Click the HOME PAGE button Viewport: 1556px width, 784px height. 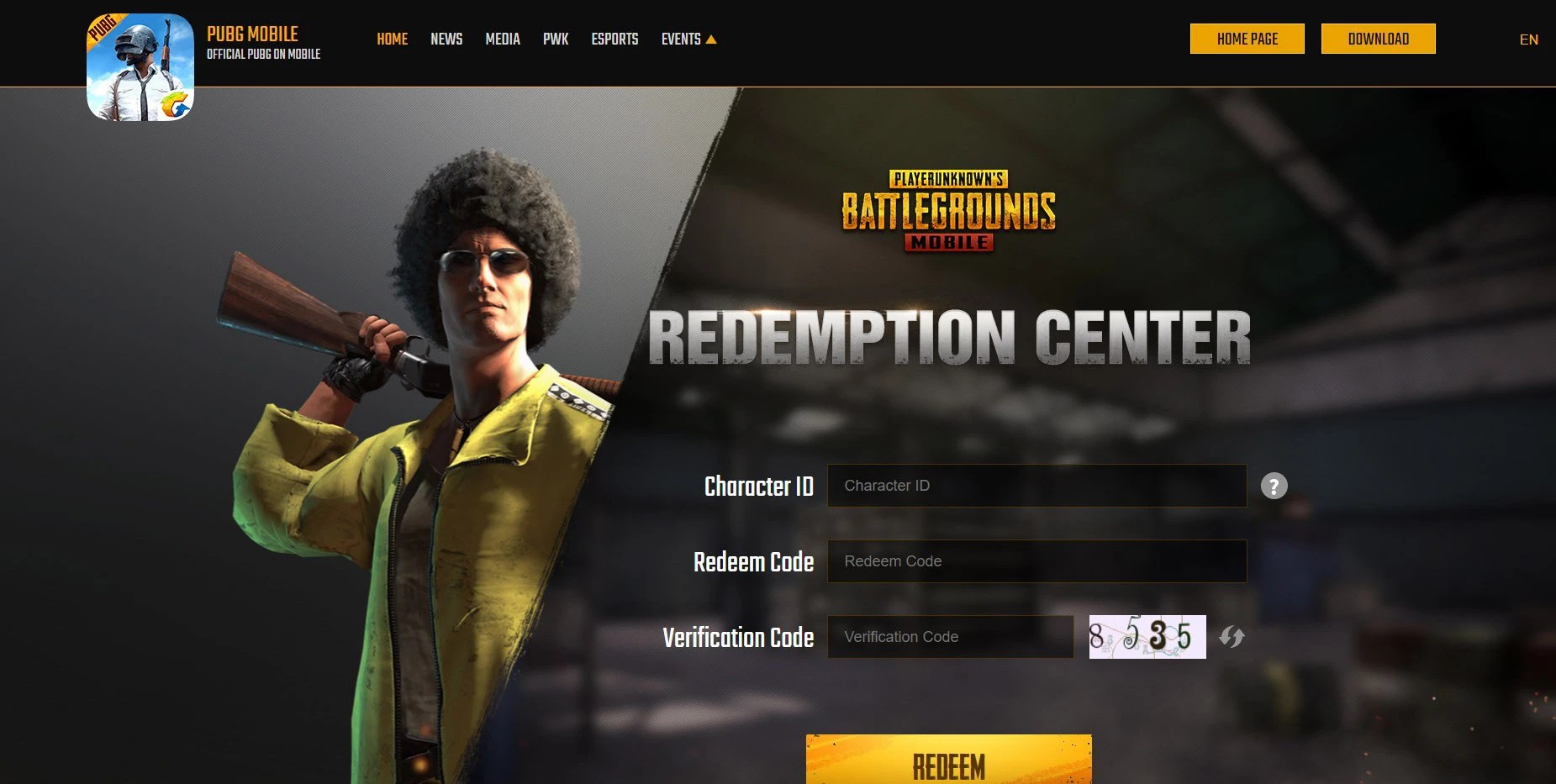pos(1247,39)
